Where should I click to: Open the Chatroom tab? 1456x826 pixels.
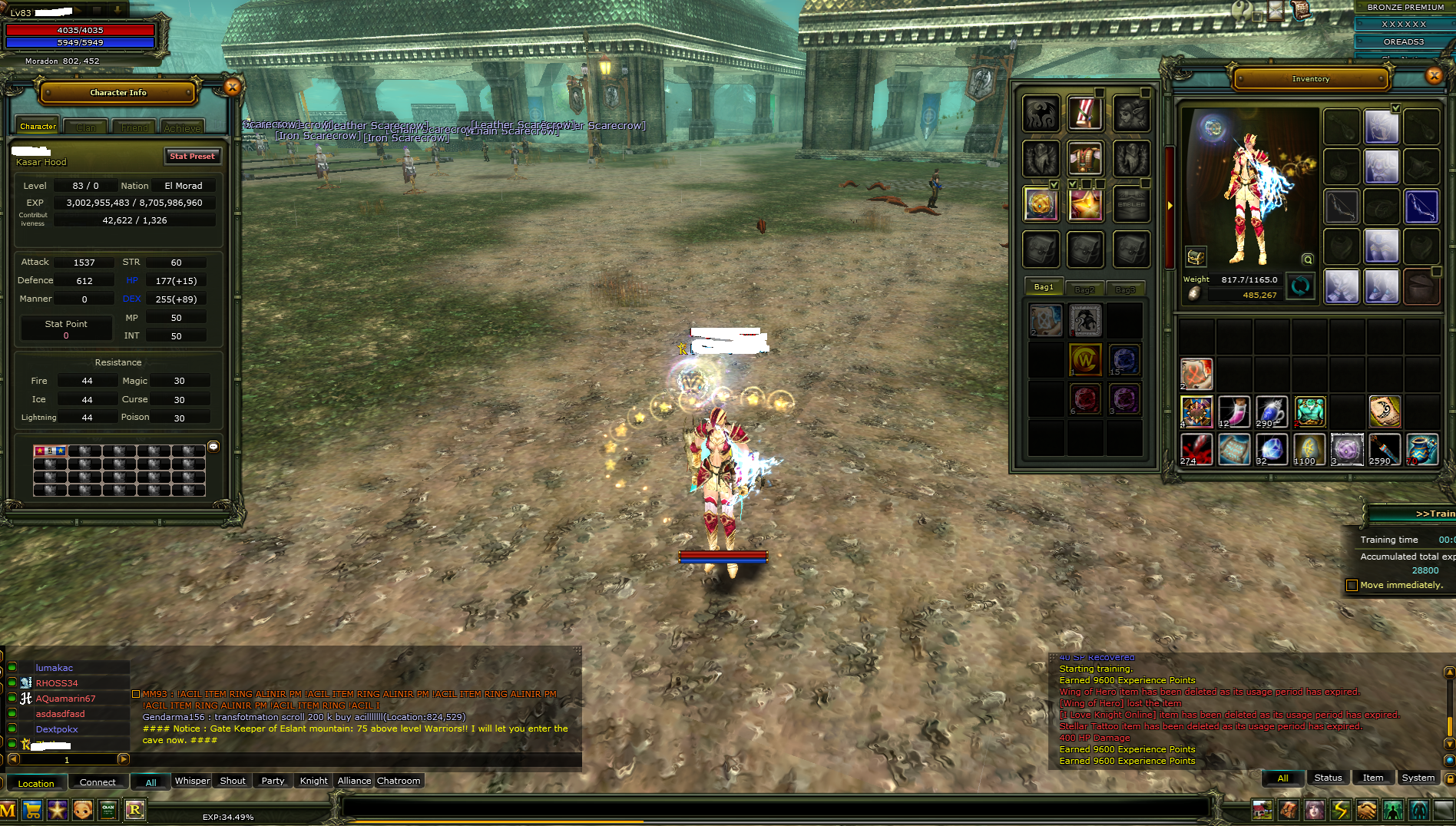coord(399,781)
